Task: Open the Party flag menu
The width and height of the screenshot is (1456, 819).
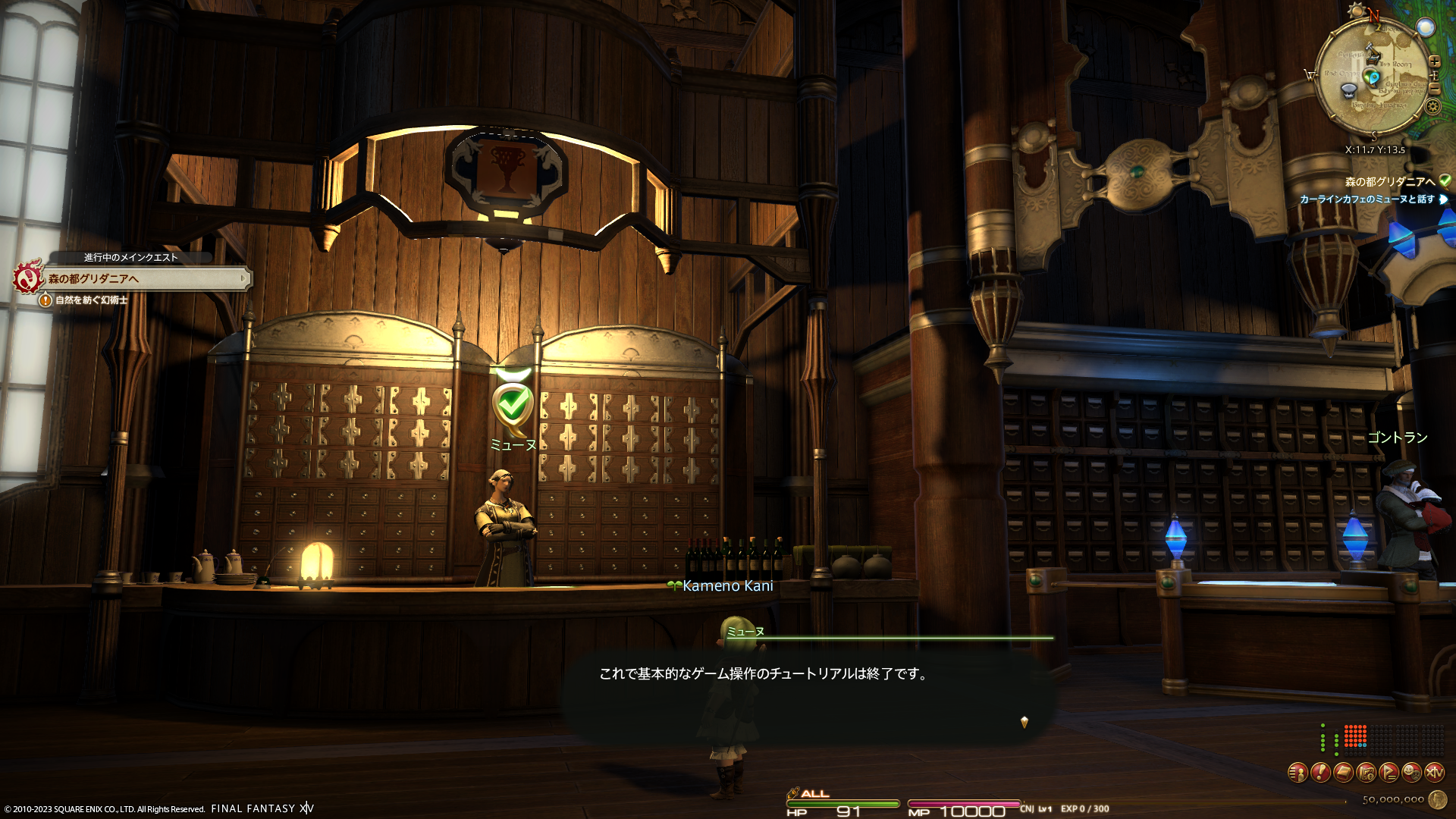Action: click(1389, 773)
